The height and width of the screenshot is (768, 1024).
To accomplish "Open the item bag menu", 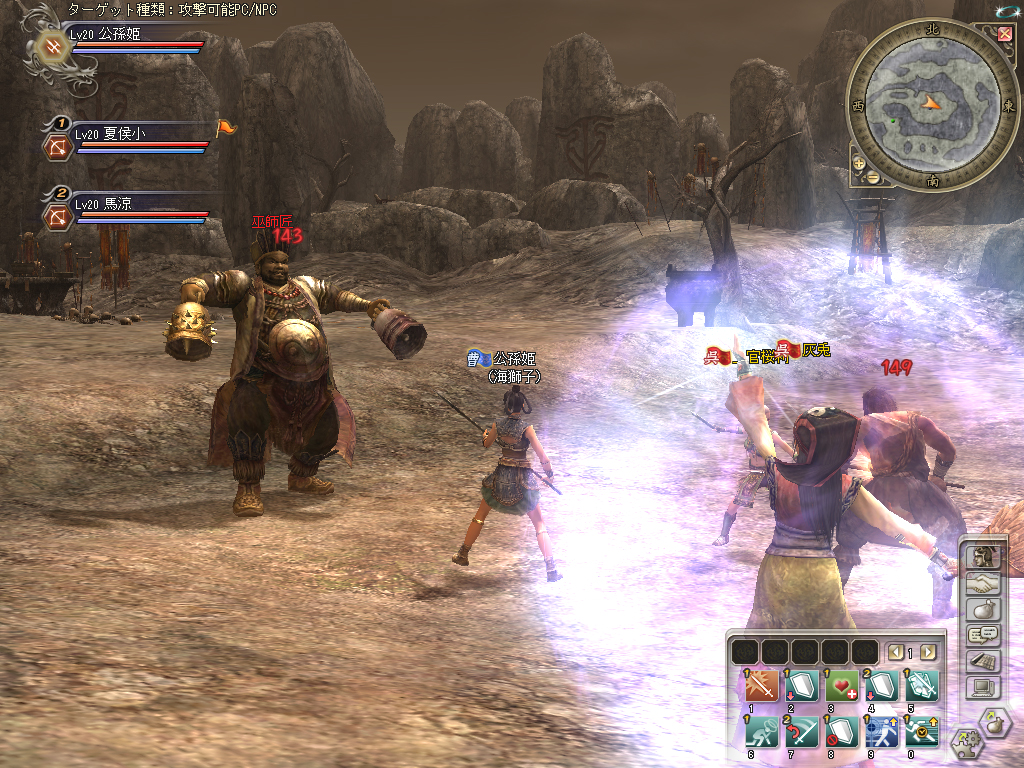I will [x=981, y=609].
